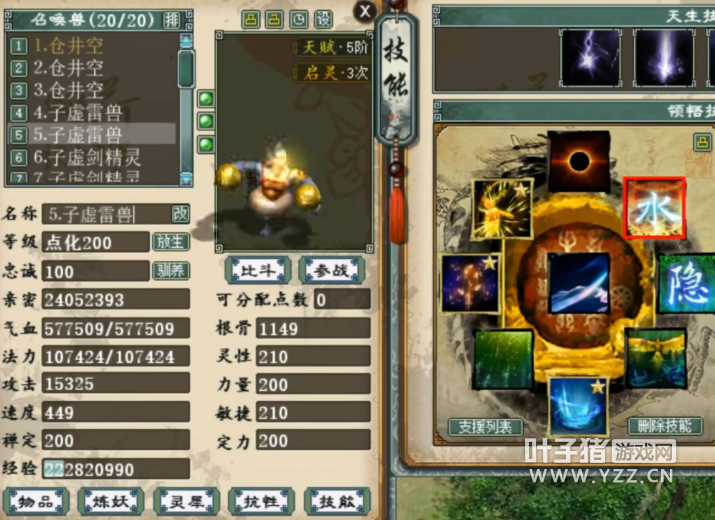The height and width of the screenshot is (520, 715).
Task: Open the 支援列表 support list
Action: tap(486, 427)
